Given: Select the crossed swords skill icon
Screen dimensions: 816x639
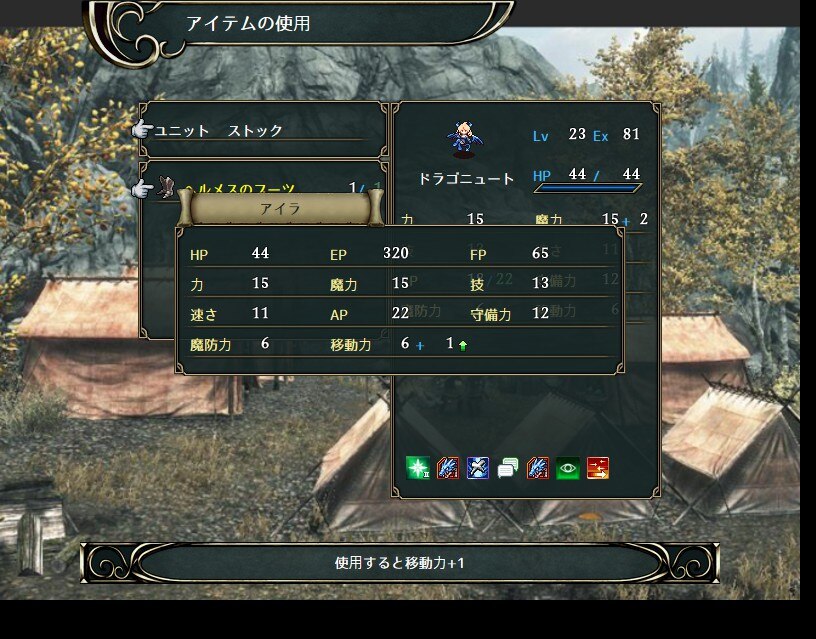Looking at the screenshot, I should tap(478, 467).
